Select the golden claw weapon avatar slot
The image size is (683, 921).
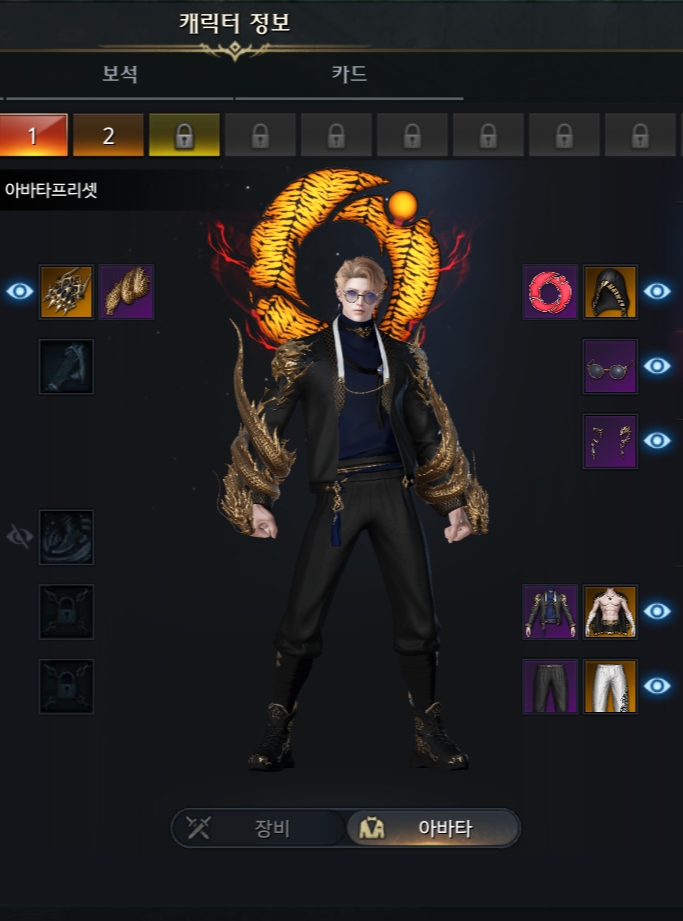(66, 292)
